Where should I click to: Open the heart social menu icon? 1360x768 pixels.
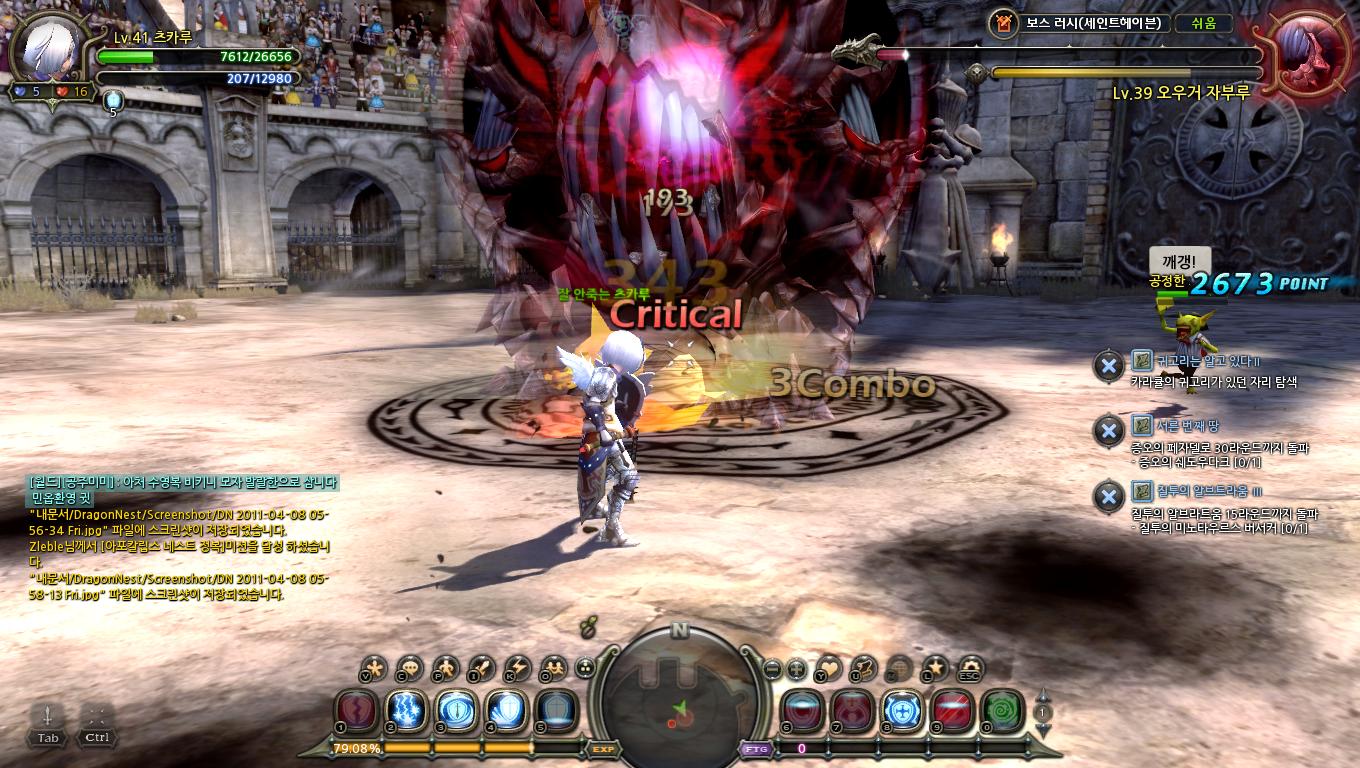829,668
